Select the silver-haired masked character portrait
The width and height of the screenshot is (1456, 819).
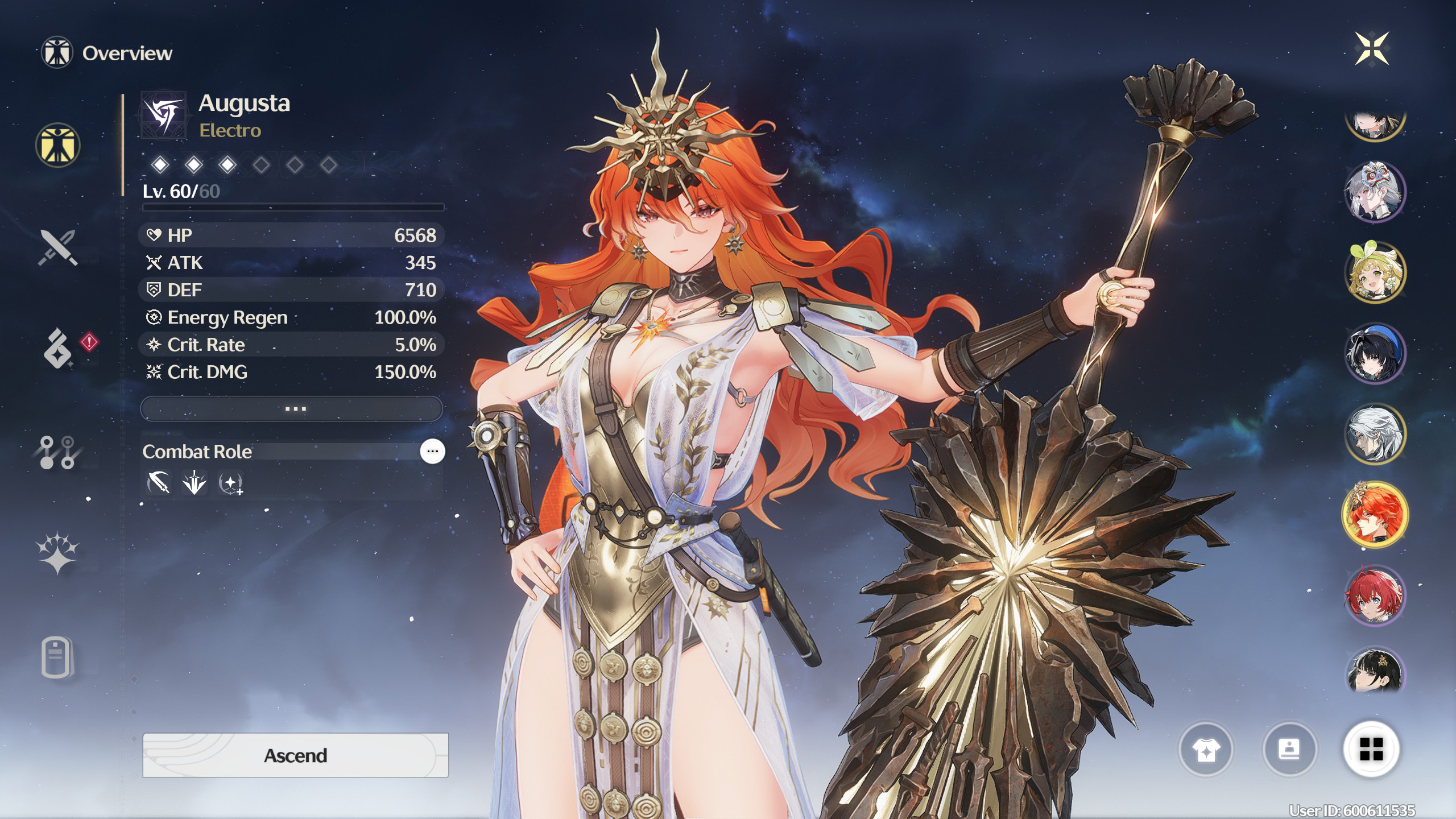[1375, 191]
